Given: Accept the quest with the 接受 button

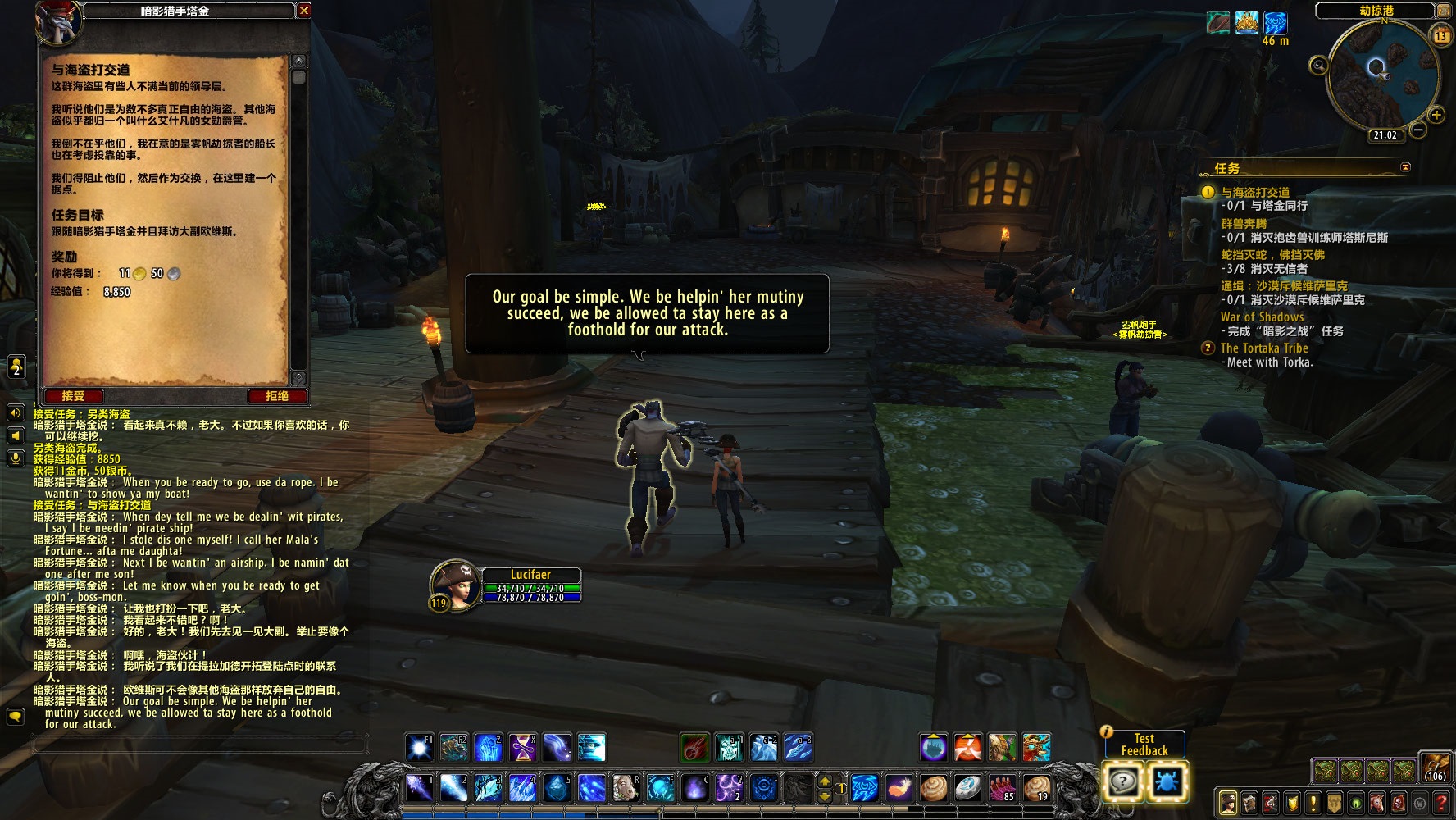Looking at the screenshot, I should point(73,396).
